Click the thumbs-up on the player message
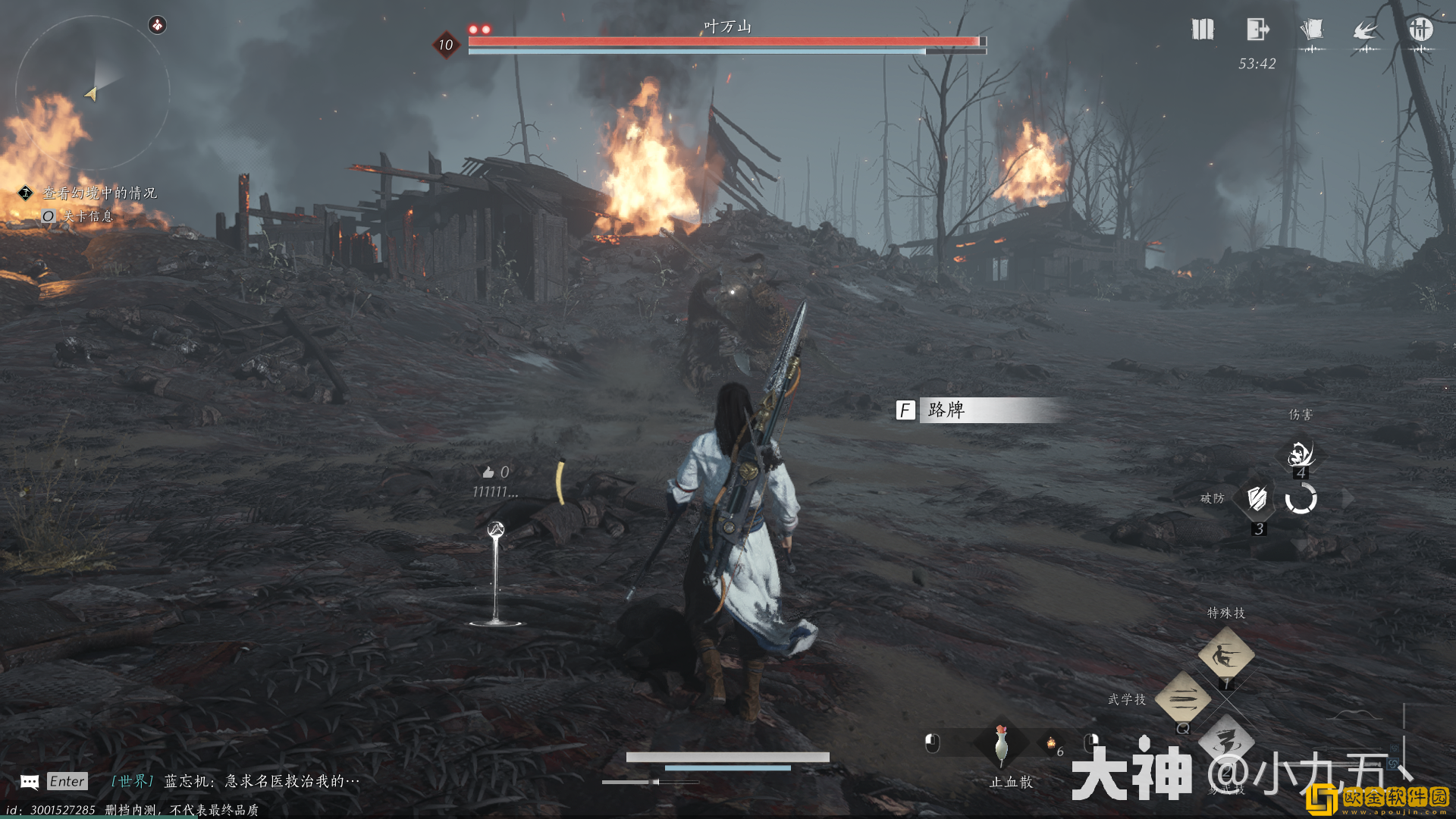The height and width of the screenshot is (819, 1456). pos(488,472)
